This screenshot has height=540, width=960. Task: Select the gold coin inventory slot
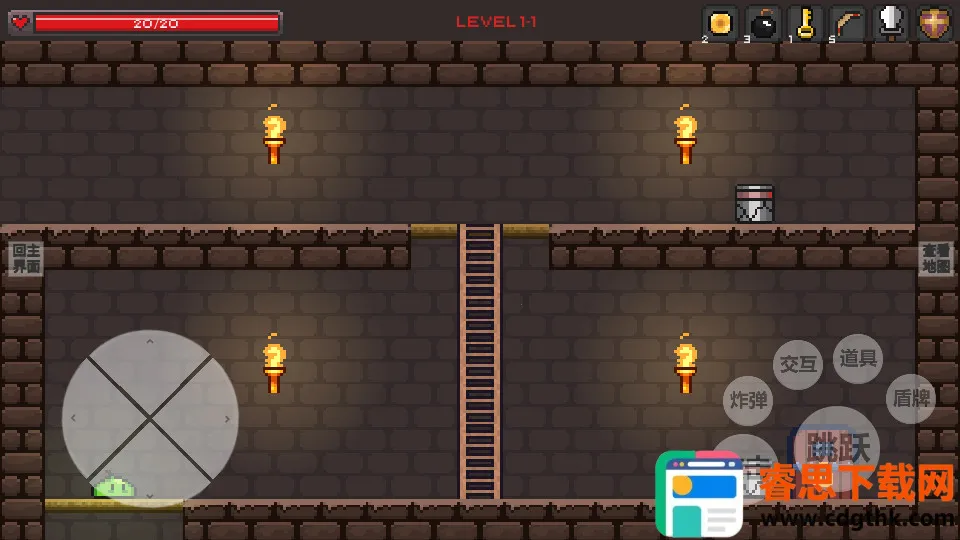pyautogui.click(x=720, y=23)
